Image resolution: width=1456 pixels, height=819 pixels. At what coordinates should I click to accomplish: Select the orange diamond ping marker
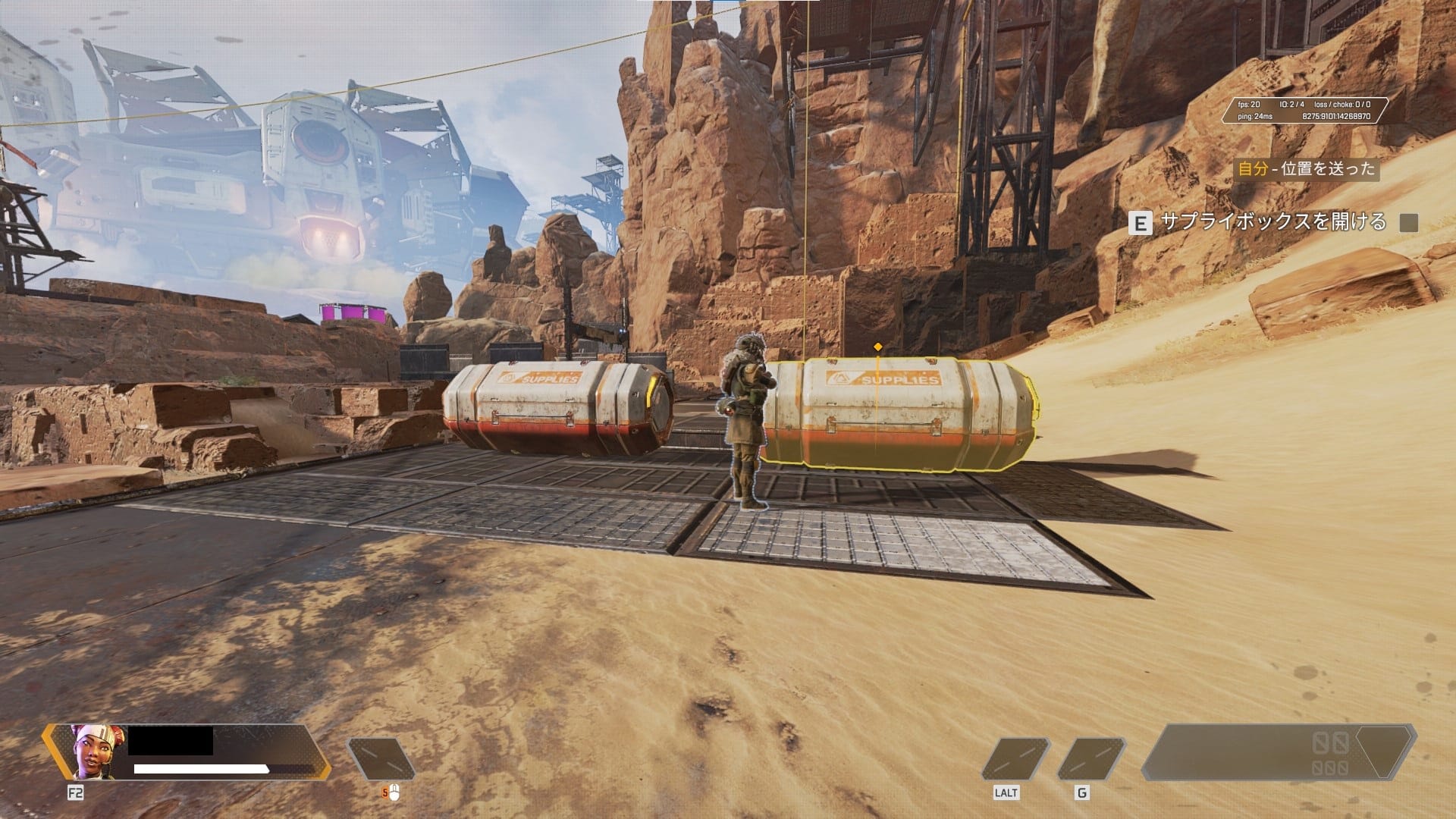[x=878, y=347]
